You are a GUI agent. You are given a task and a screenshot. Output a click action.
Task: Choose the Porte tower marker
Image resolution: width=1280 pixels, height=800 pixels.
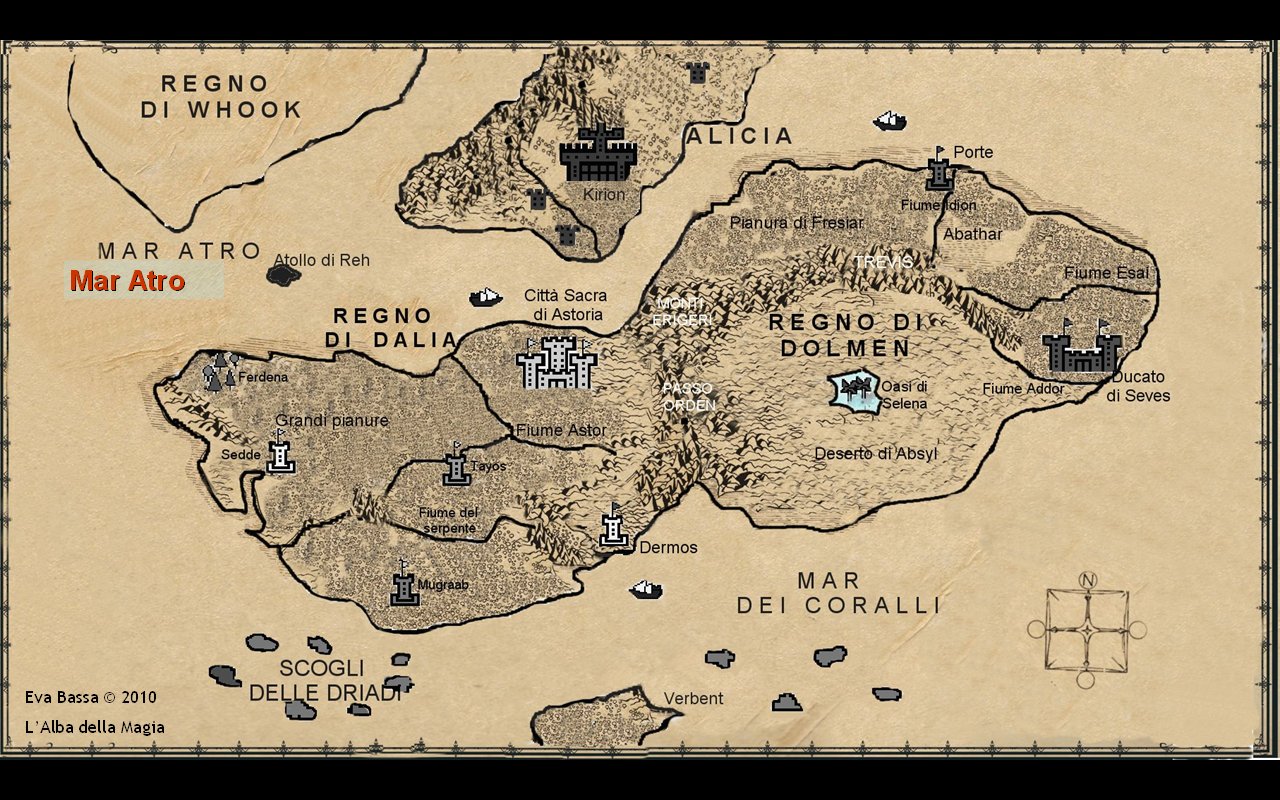939,170
